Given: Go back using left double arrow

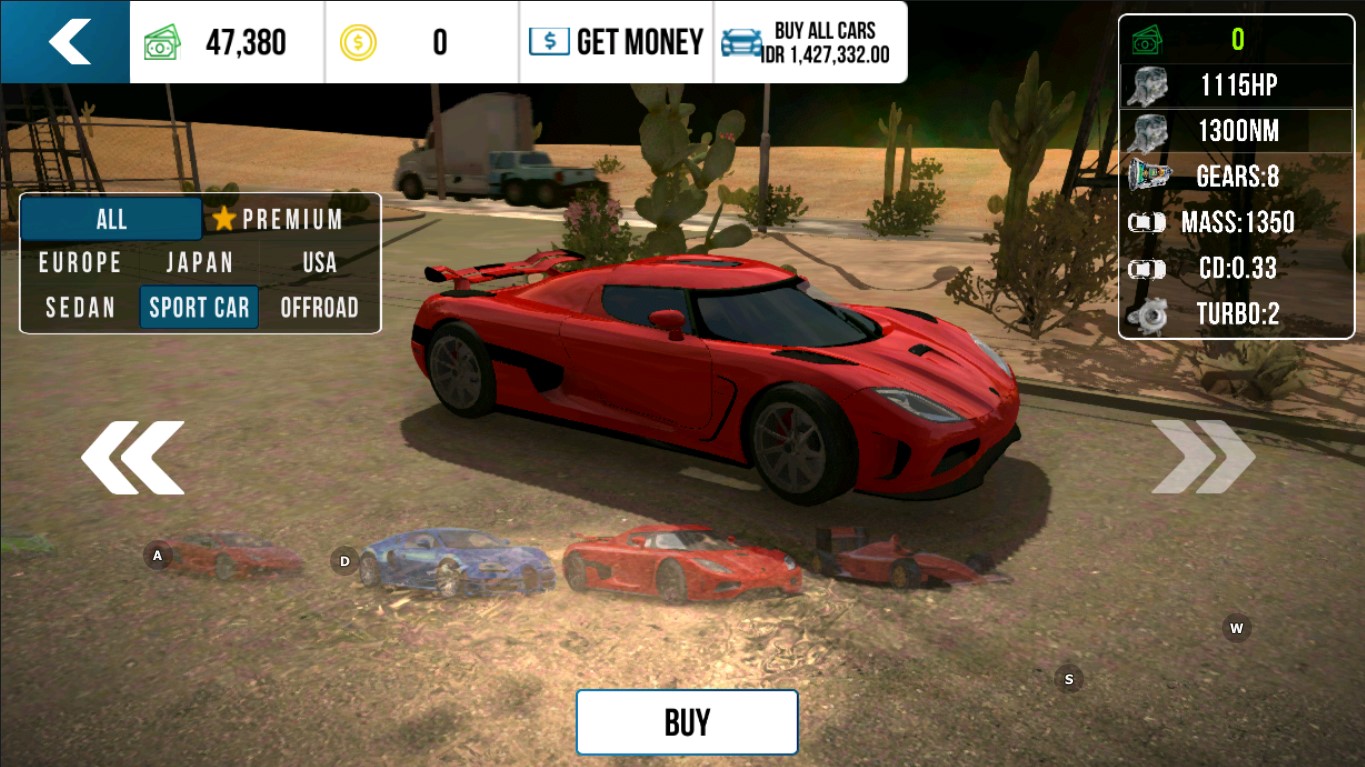Looking at the screenshot, I should tap(133, 457).
